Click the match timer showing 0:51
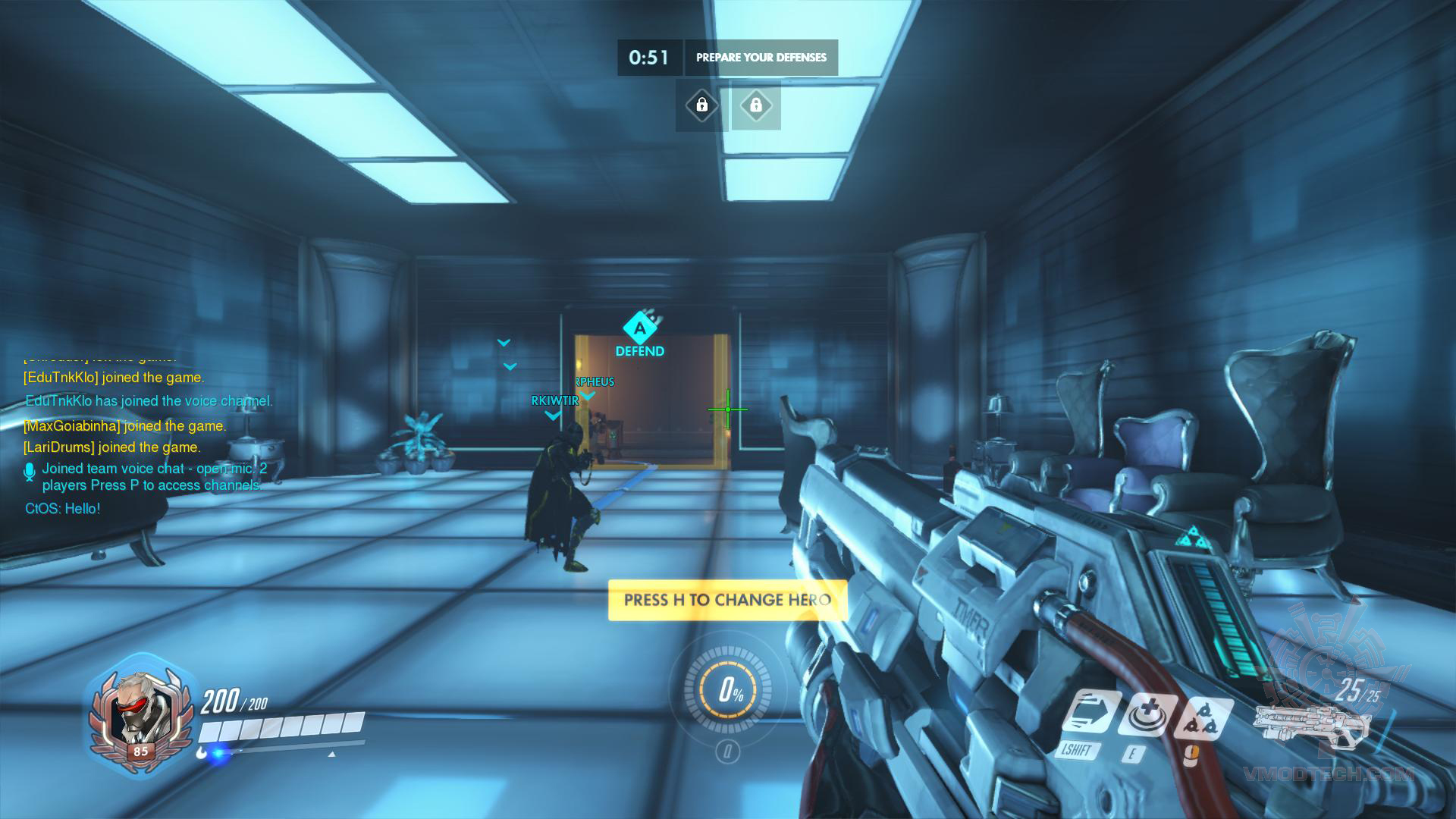The image size is (1456, 819). pyautogui.click(x=648, y=57)
